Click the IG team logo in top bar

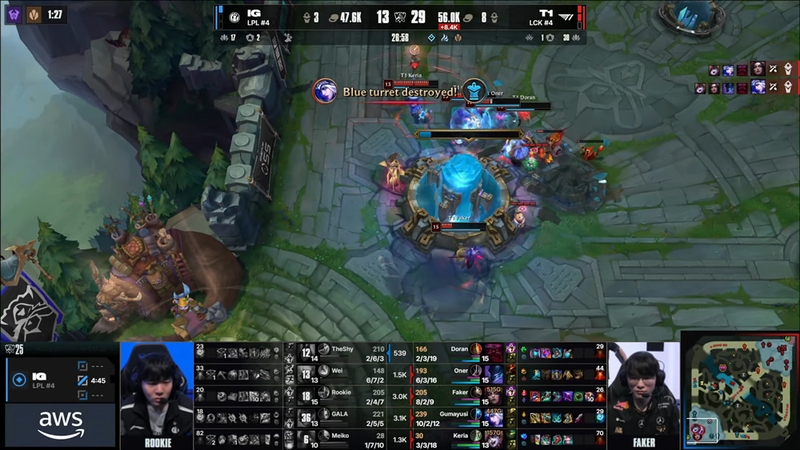[233, 17]
